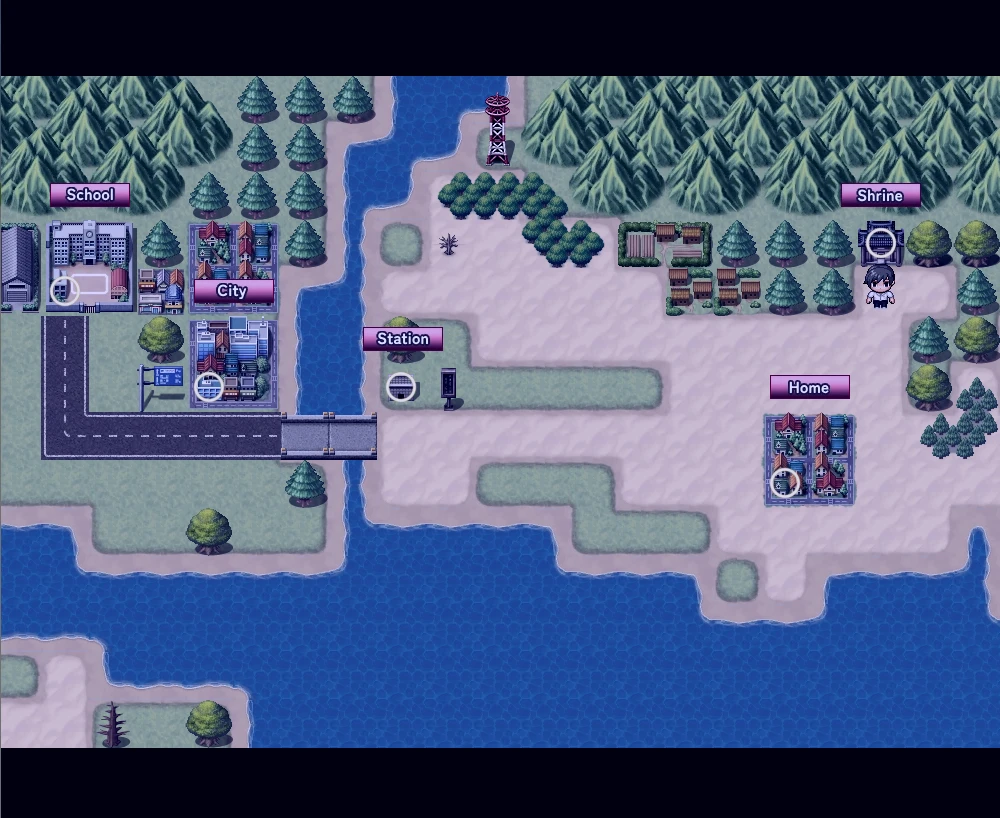The height and width of the screenshot is (818, 1000).
Task: Select the Home location label
Action: pos(809,387)
